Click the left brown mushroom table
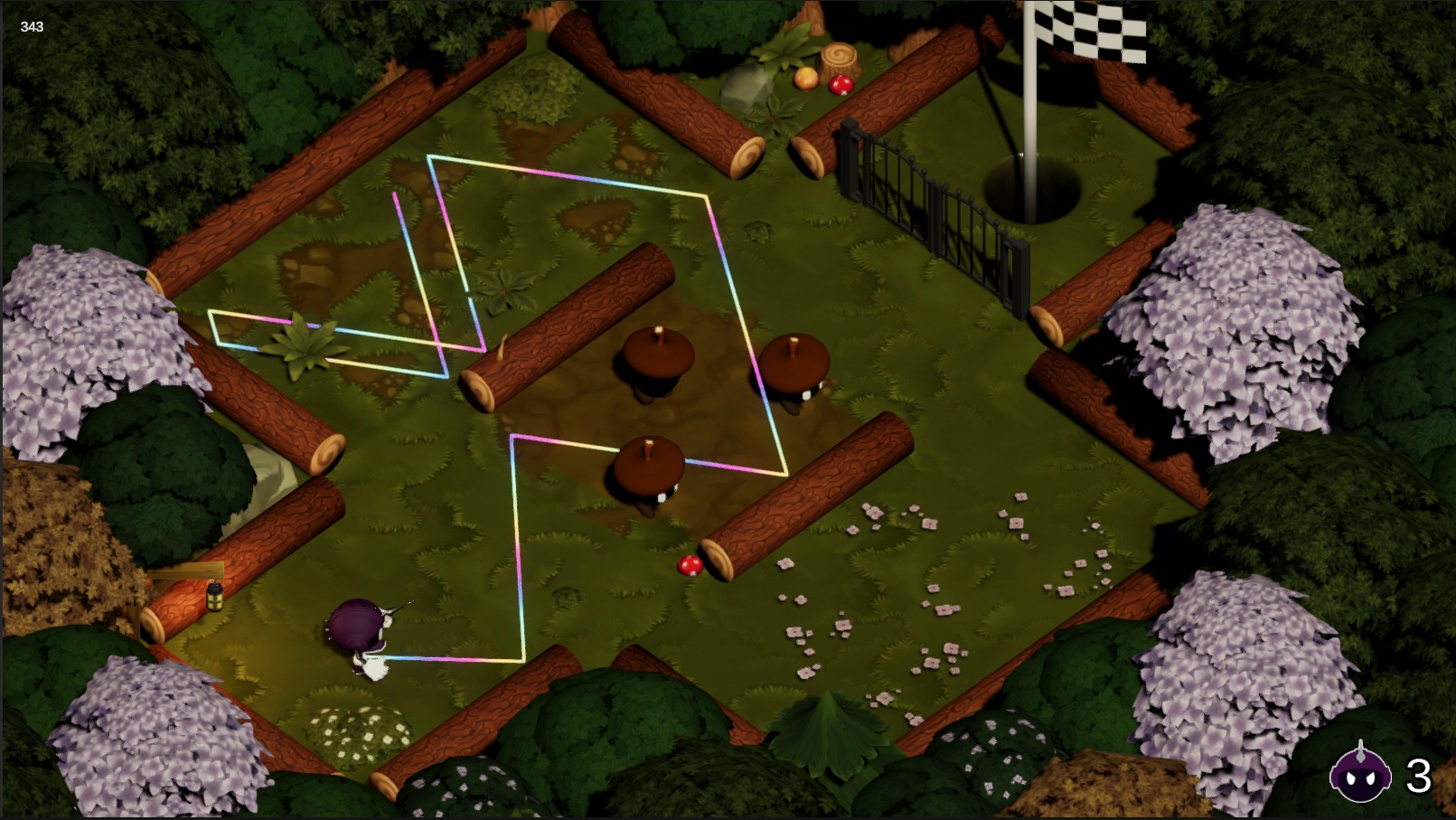The image size is (1456, 820). (661, 353)
